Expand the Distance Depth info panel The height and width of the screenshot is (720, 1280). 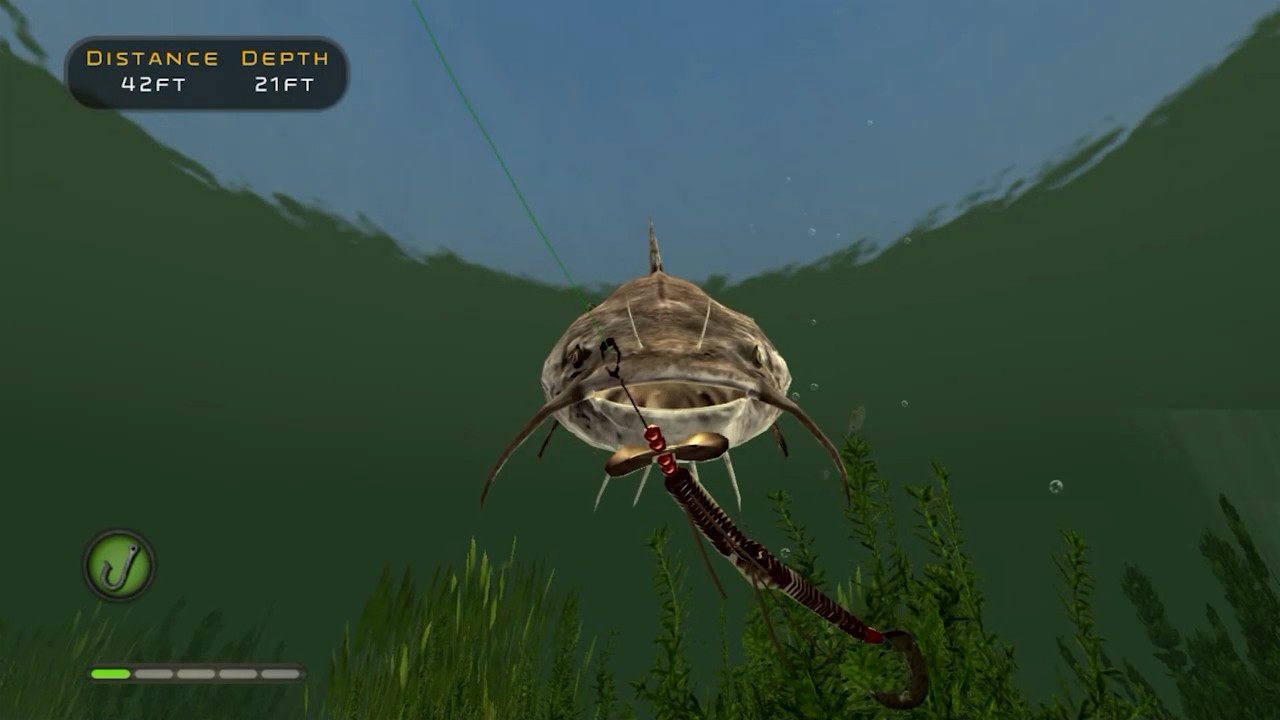click(x=205, y=72)
